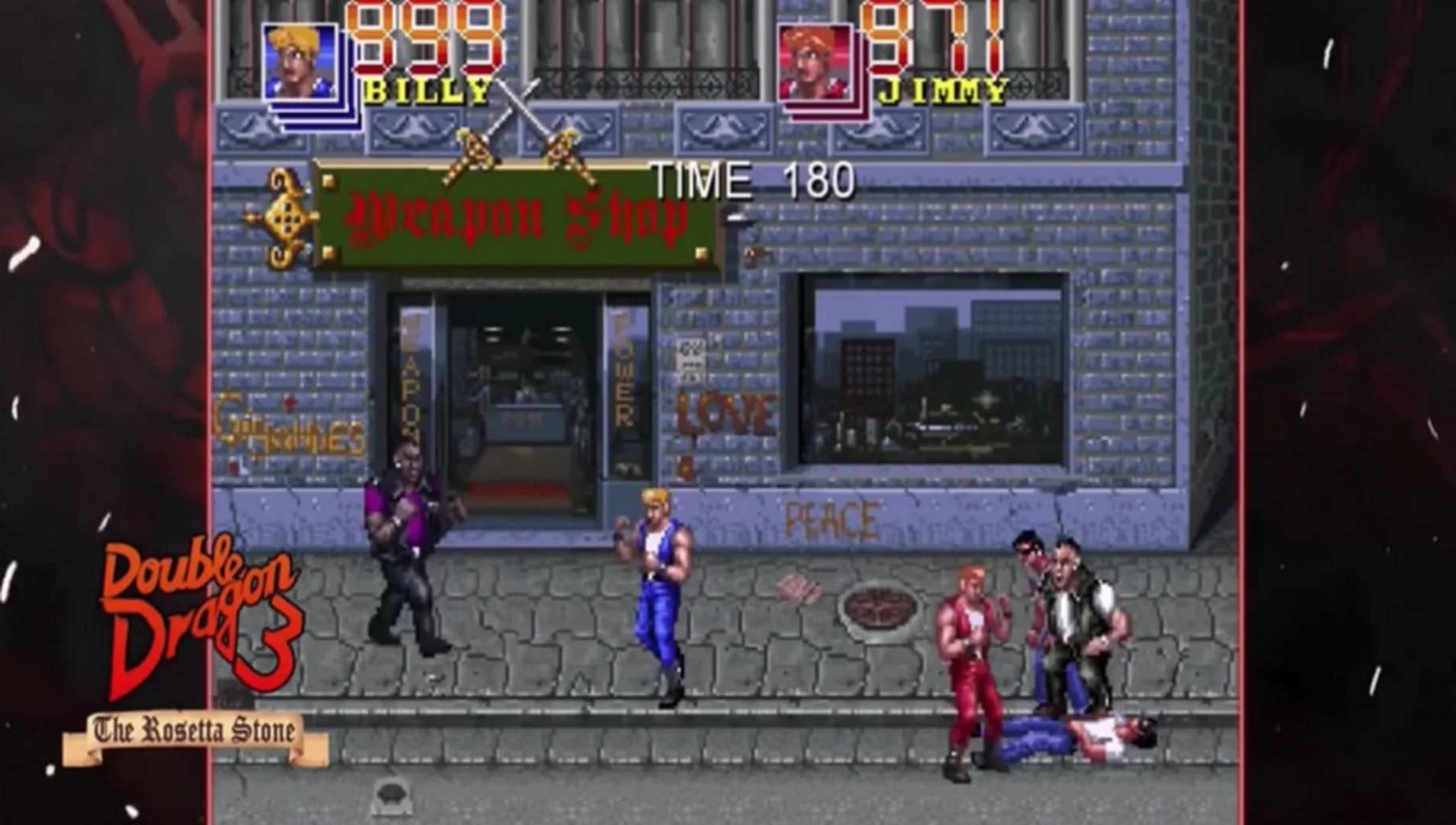Viewport: 1456px width, 825px height.
Task: Click the TIME 180 counter
Action: pos(752,180)
